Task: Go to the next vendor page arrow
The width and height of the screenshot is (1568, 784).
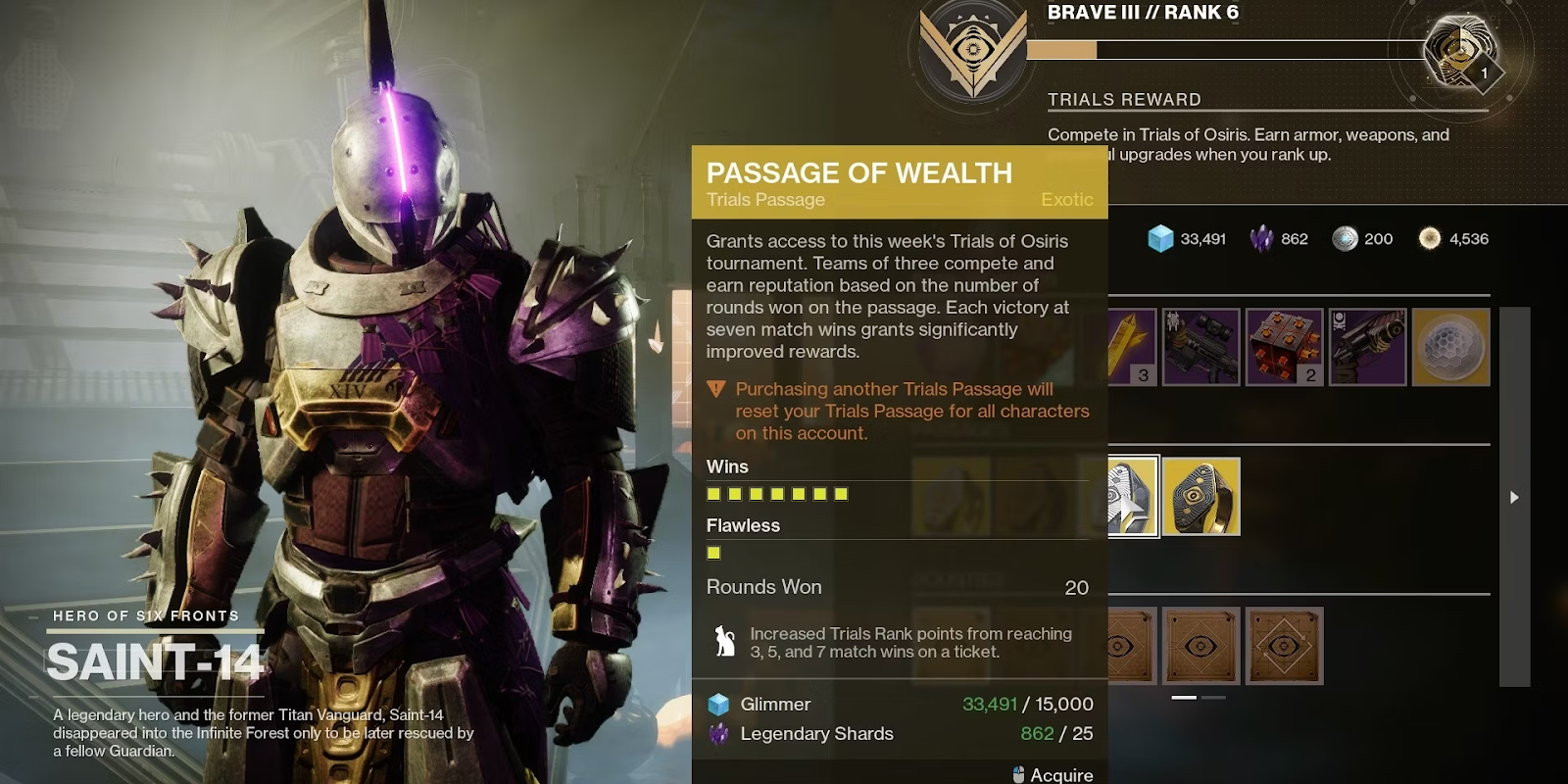Action: pyautogui.click(x=1514, y=497)
